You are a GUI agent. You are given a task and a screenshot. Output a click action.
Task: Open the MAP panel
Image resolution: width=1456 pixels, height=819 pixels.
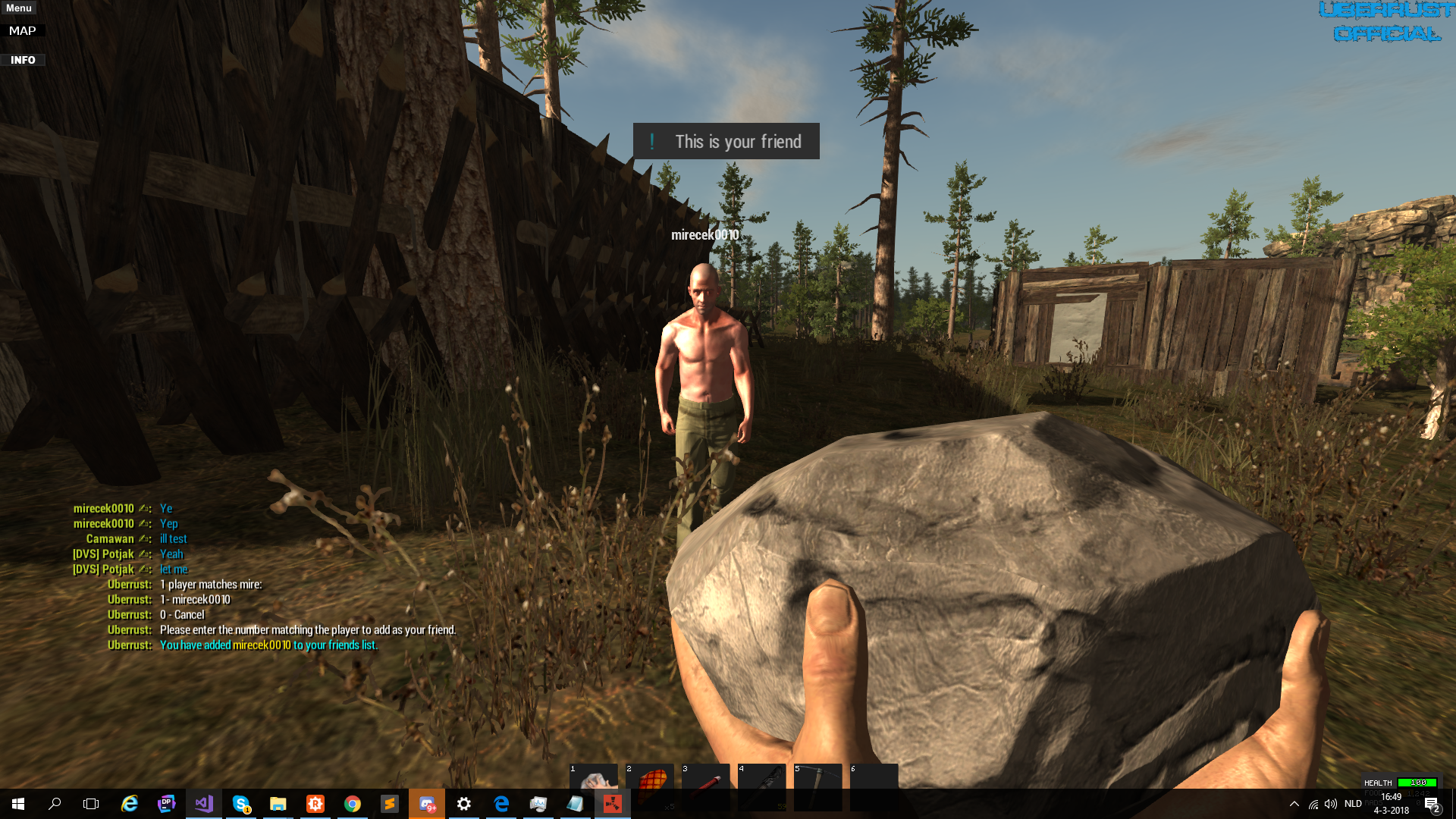23,31
